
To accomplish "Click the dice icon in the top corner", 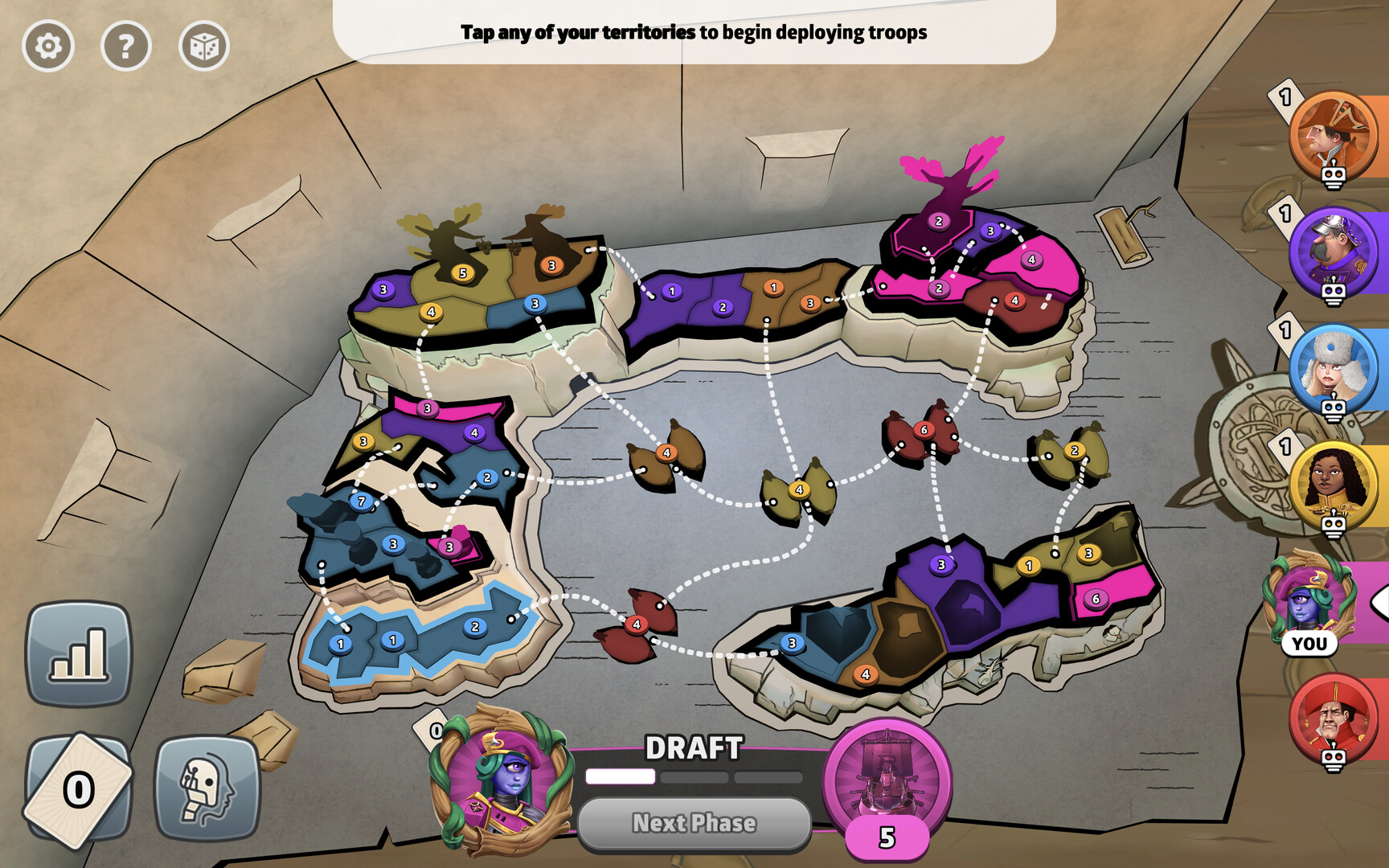I will tap(203, 46).
